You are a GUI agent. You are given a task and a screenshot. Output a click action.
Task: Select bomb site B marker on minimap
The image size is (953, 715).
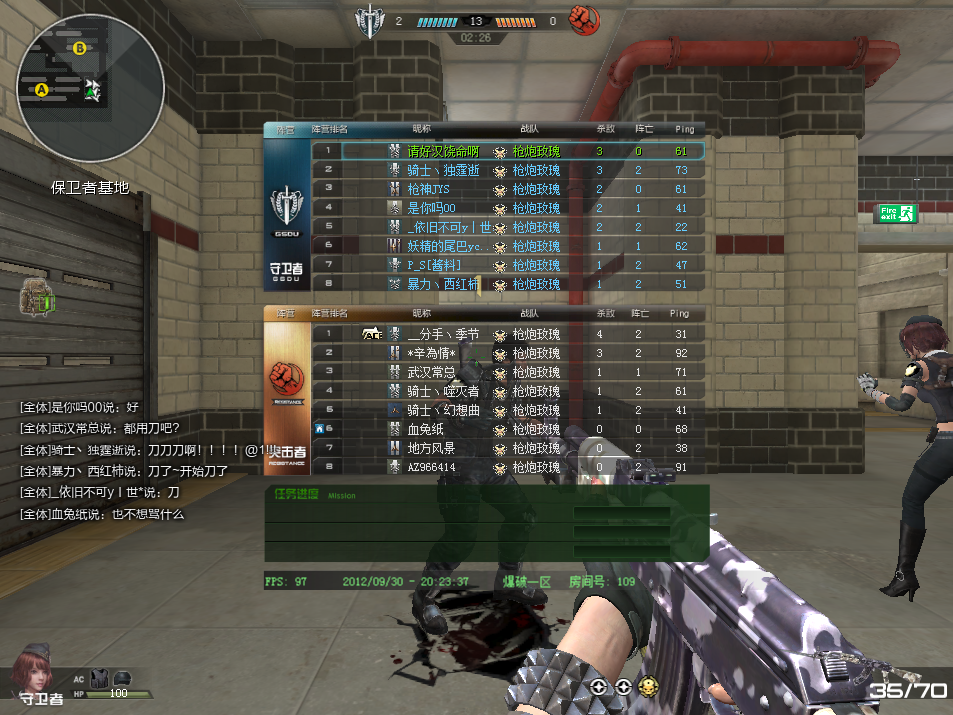coord(79,47)
